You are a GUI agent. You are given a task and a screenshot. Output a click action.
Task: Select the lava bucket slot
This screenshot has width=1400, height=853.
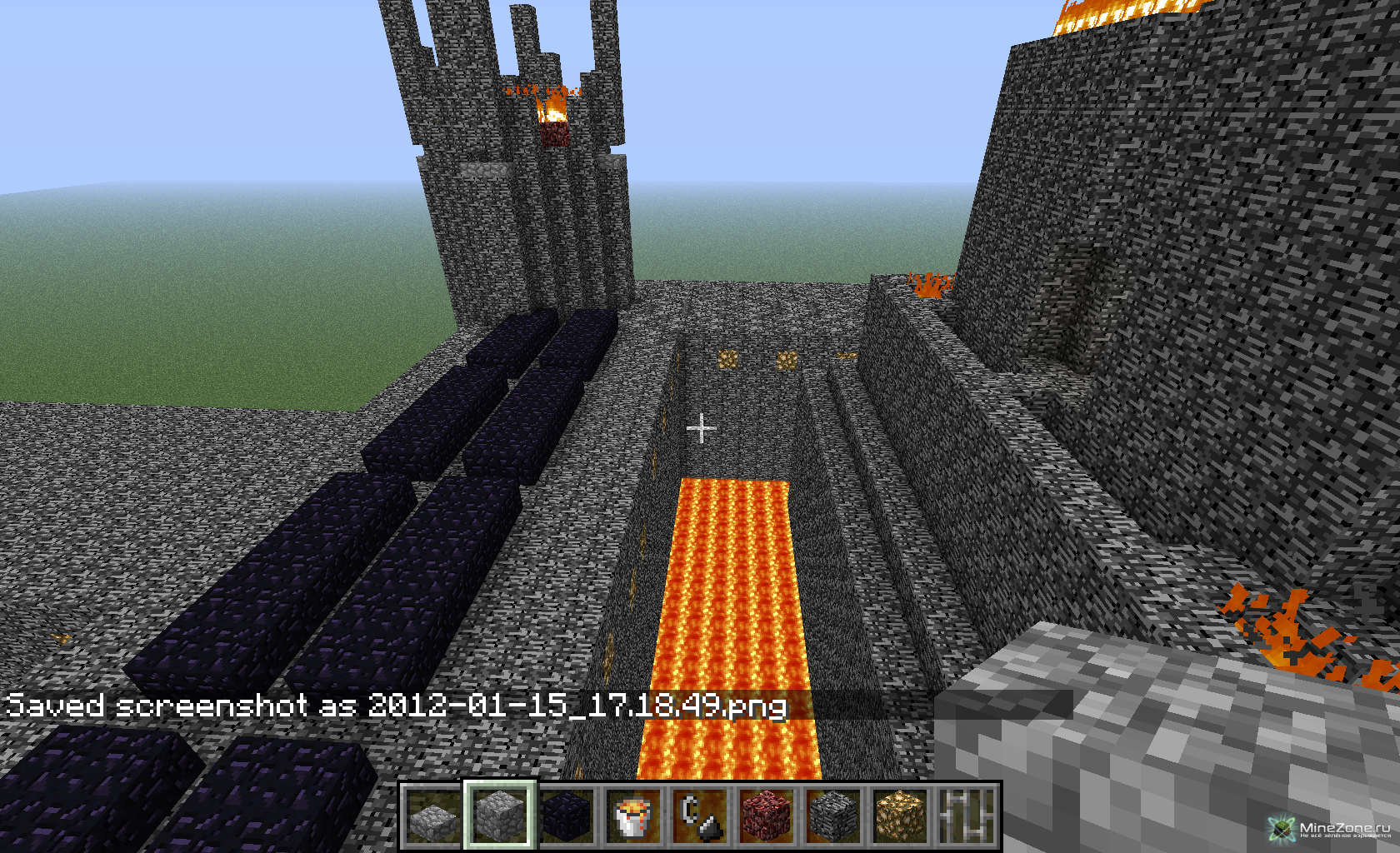pyautogui.click(x=633, y=816)
